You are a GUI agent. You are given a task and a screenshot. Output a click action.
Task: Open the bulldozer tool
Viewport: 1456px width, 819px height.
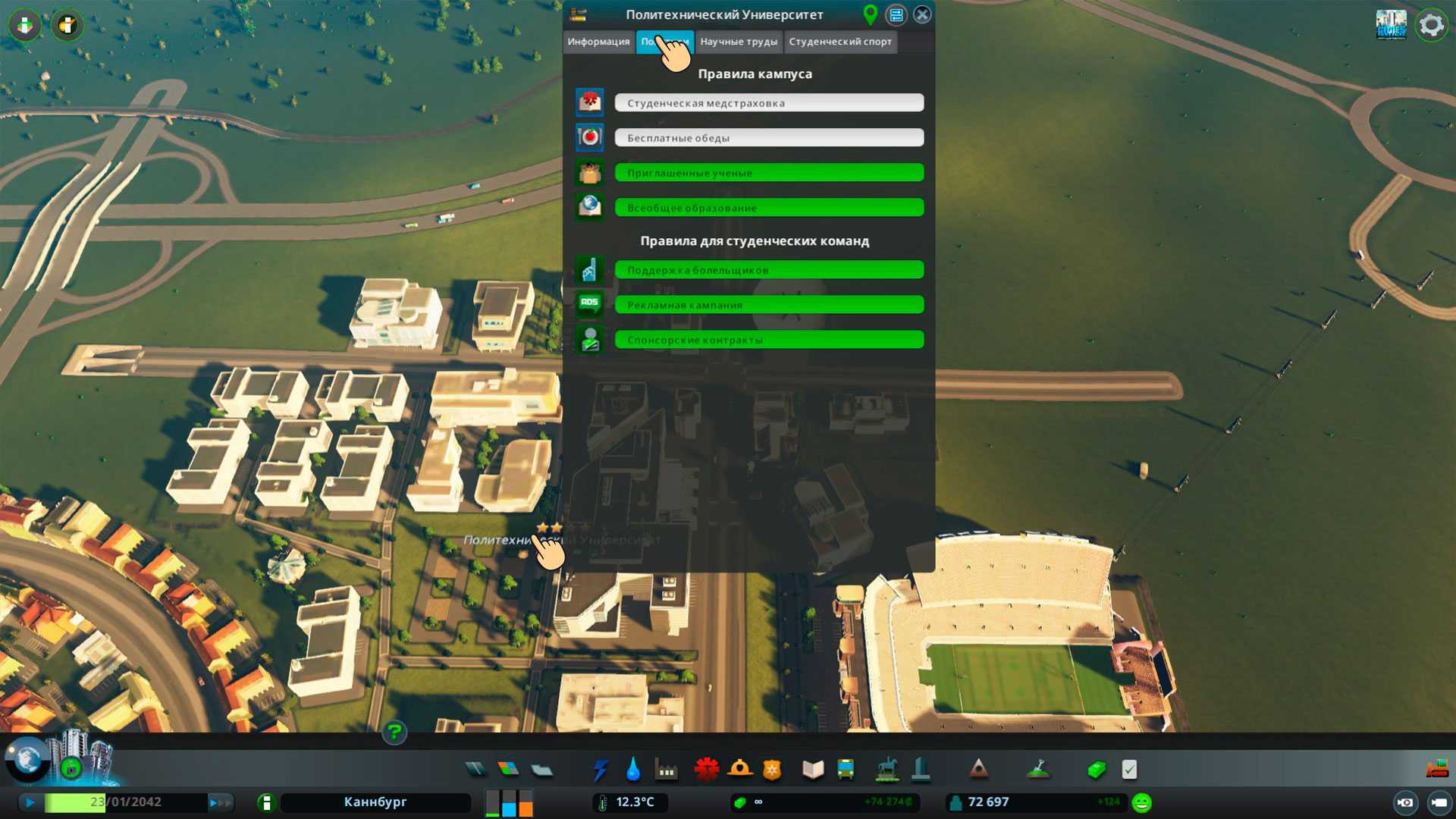tap(1436, 770)
